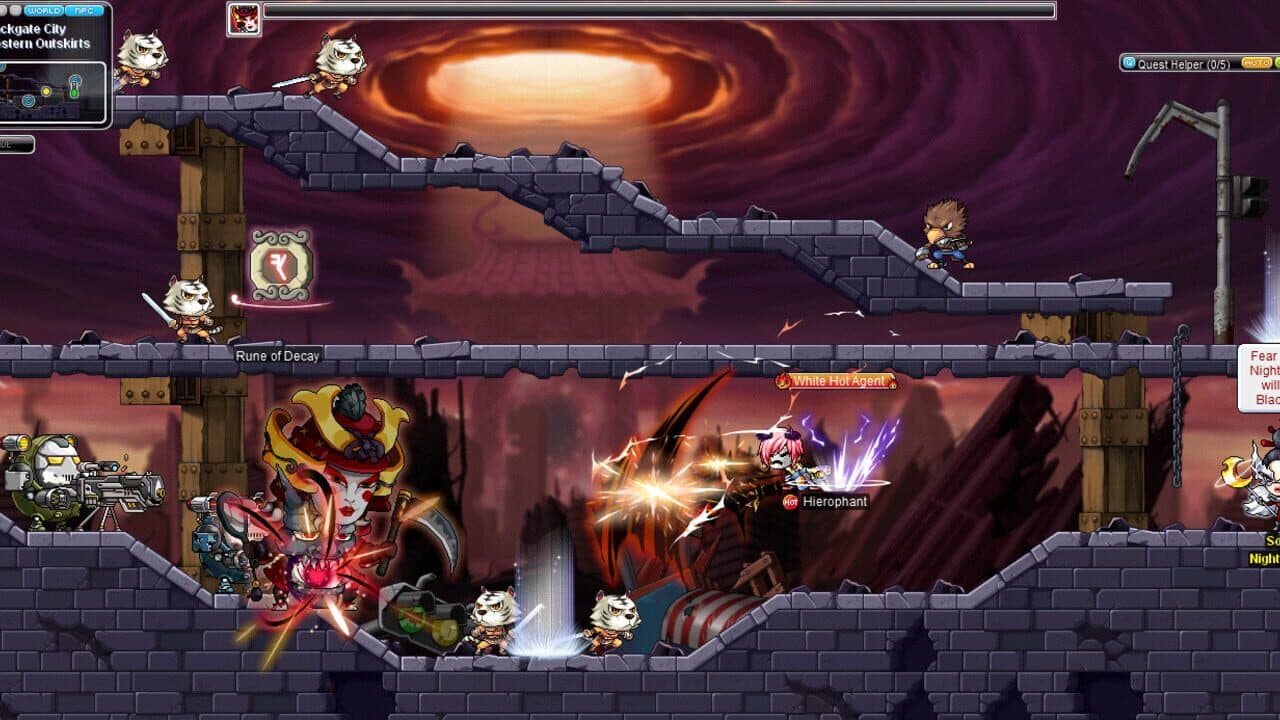Click the White Hot Agent nameplate
The width and height of the screenshot is (1280, 720).
point(838,381)
